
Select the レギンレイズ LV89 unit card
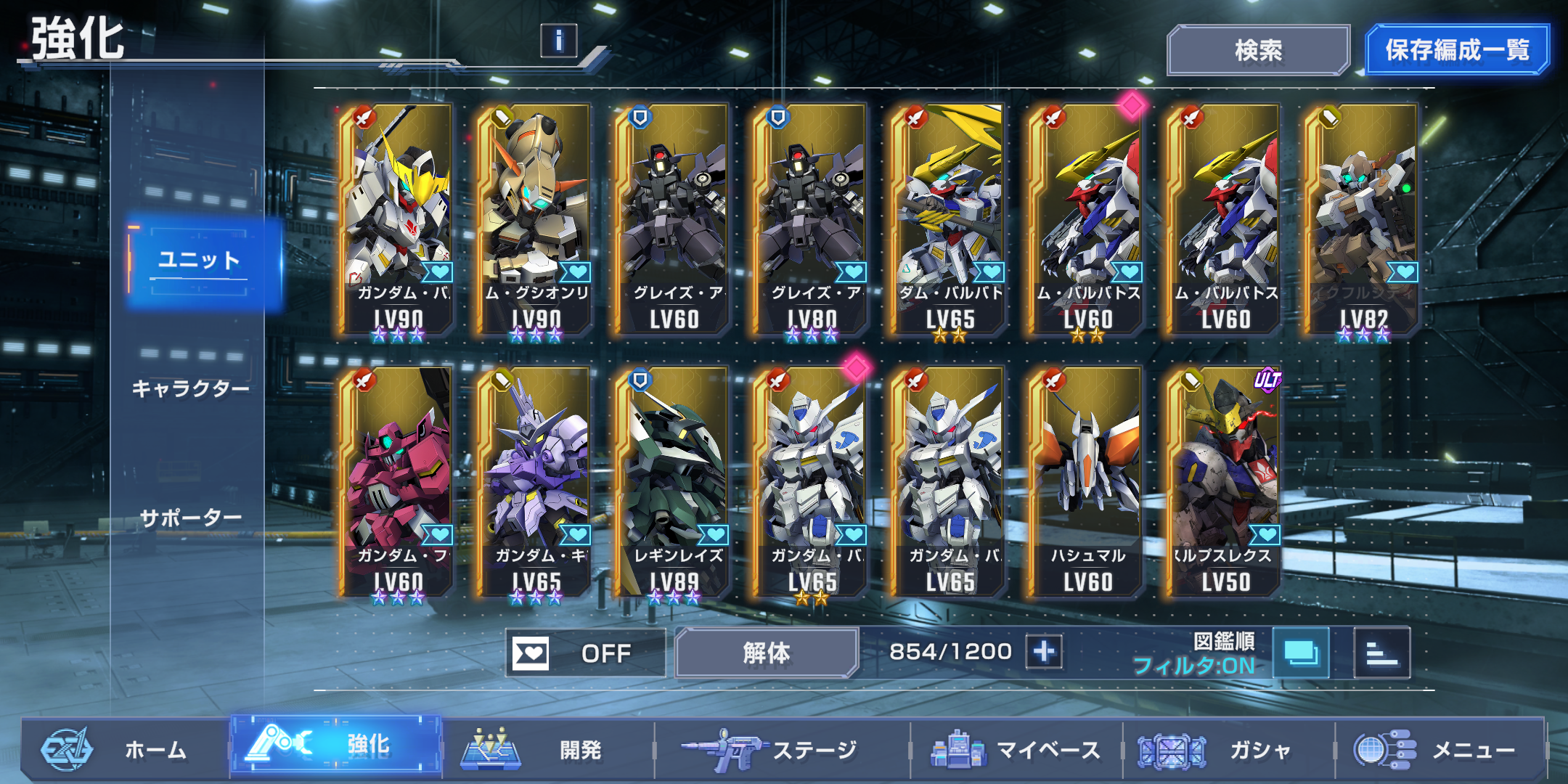(673, 483)
